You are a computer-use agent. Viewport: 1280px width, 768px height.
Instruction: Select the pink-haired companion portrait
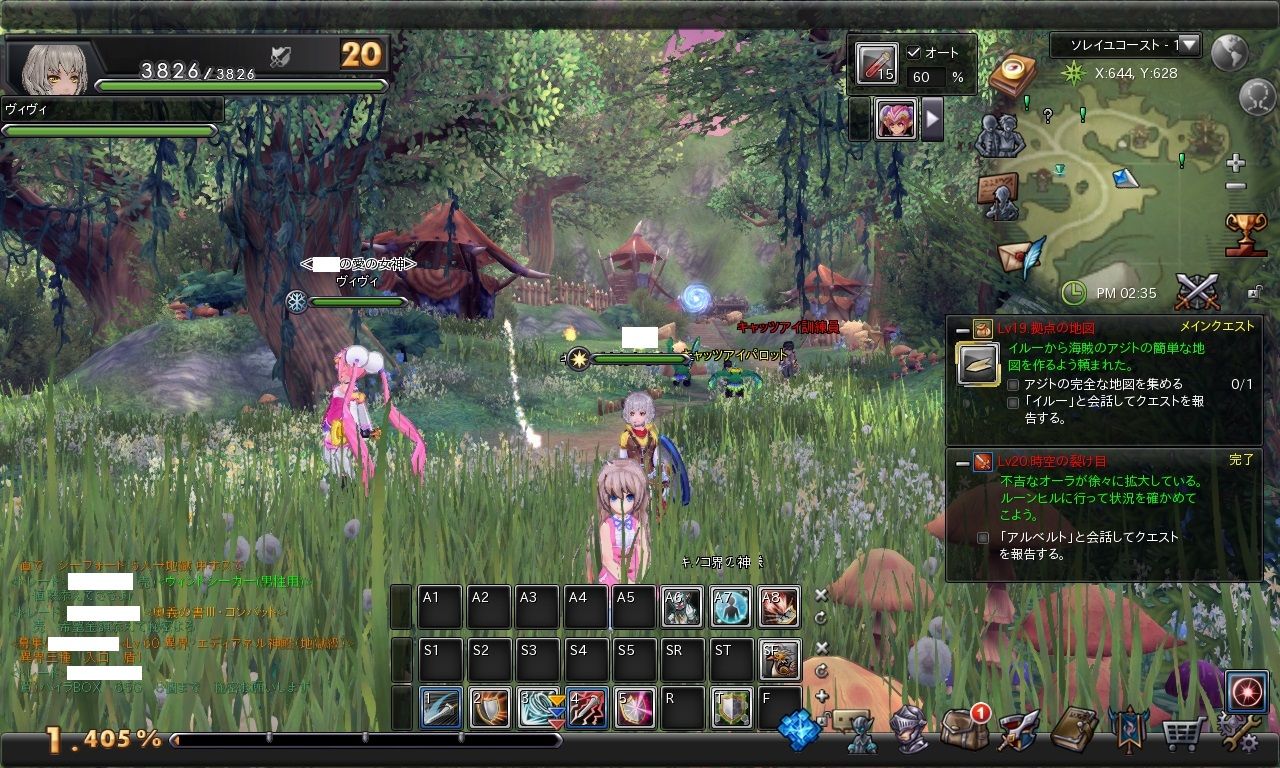tap(896, 120)
